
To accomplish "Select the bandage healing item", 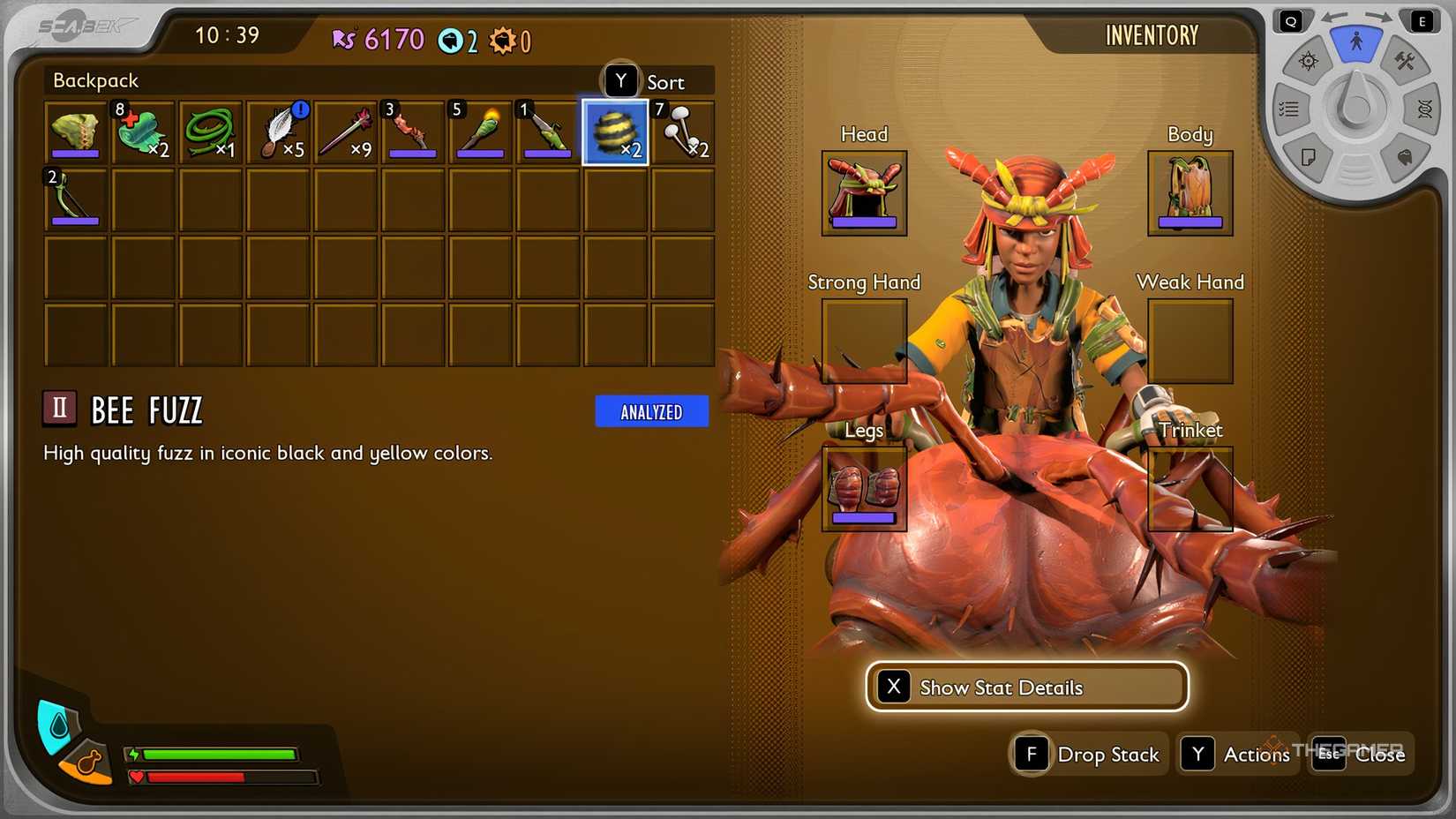I will [x=142, y=132].
